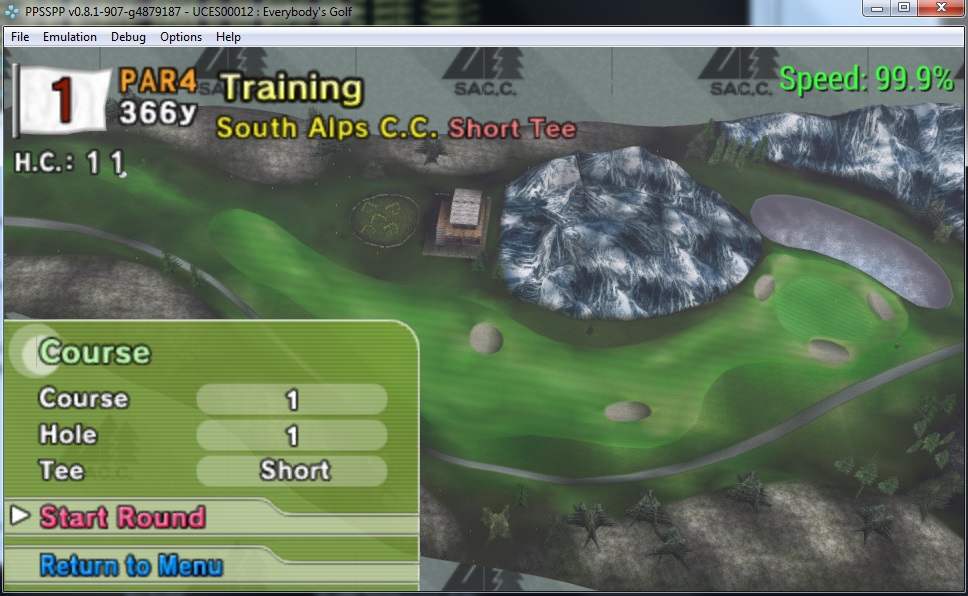This screenshot has height=596, width=968.
Task: Open the Debug menu
Action: tap(128, 37)
